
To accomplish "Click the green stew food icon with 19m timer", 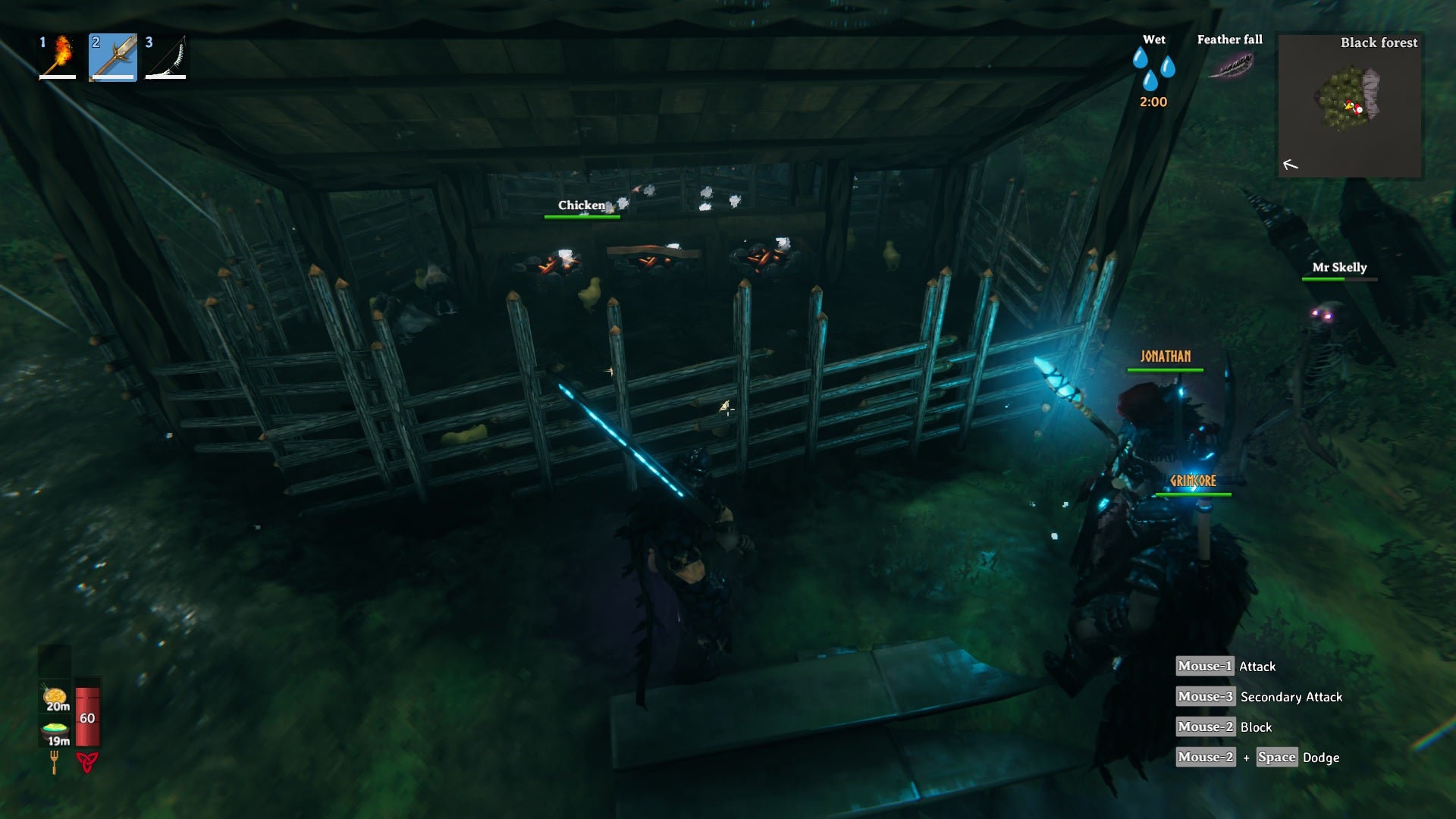I will (x=53, y=730).
